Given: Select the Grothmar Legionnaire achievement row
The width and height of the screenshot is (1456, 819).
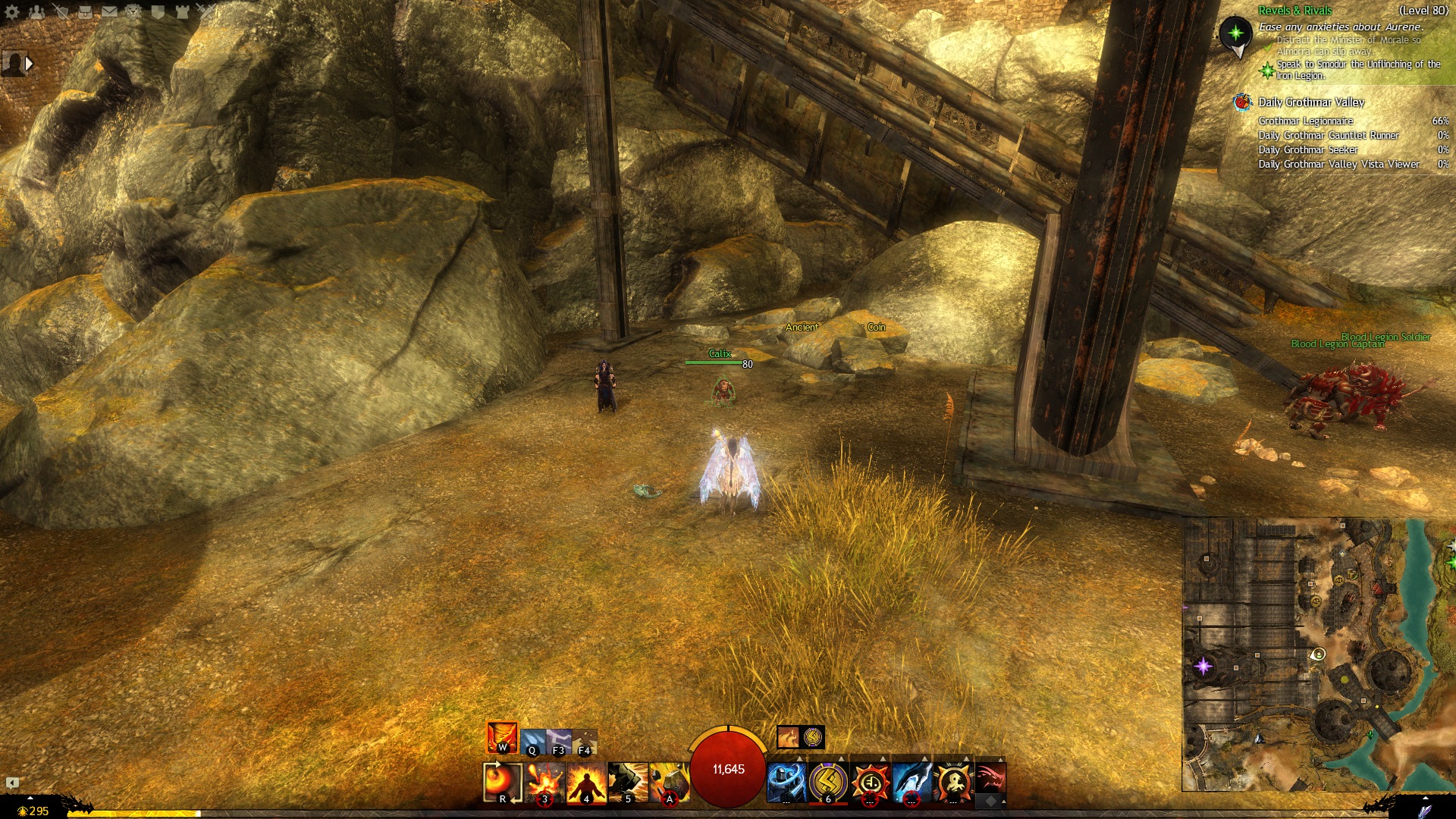Looking at the screenshot, I should (x=1306, y=121).
